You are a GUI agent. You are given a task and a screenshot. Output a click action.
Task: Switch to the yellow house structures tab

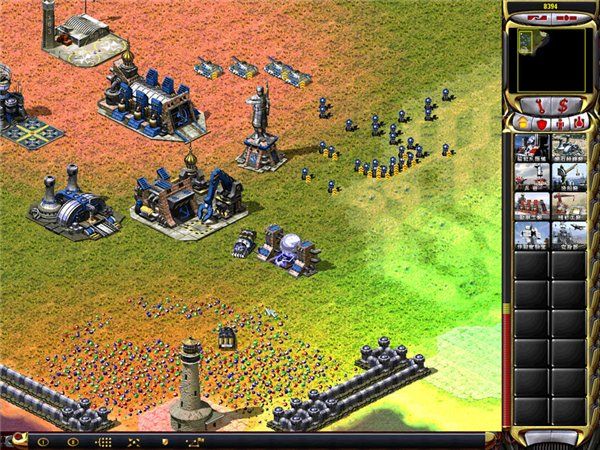(x=521, y=123)
